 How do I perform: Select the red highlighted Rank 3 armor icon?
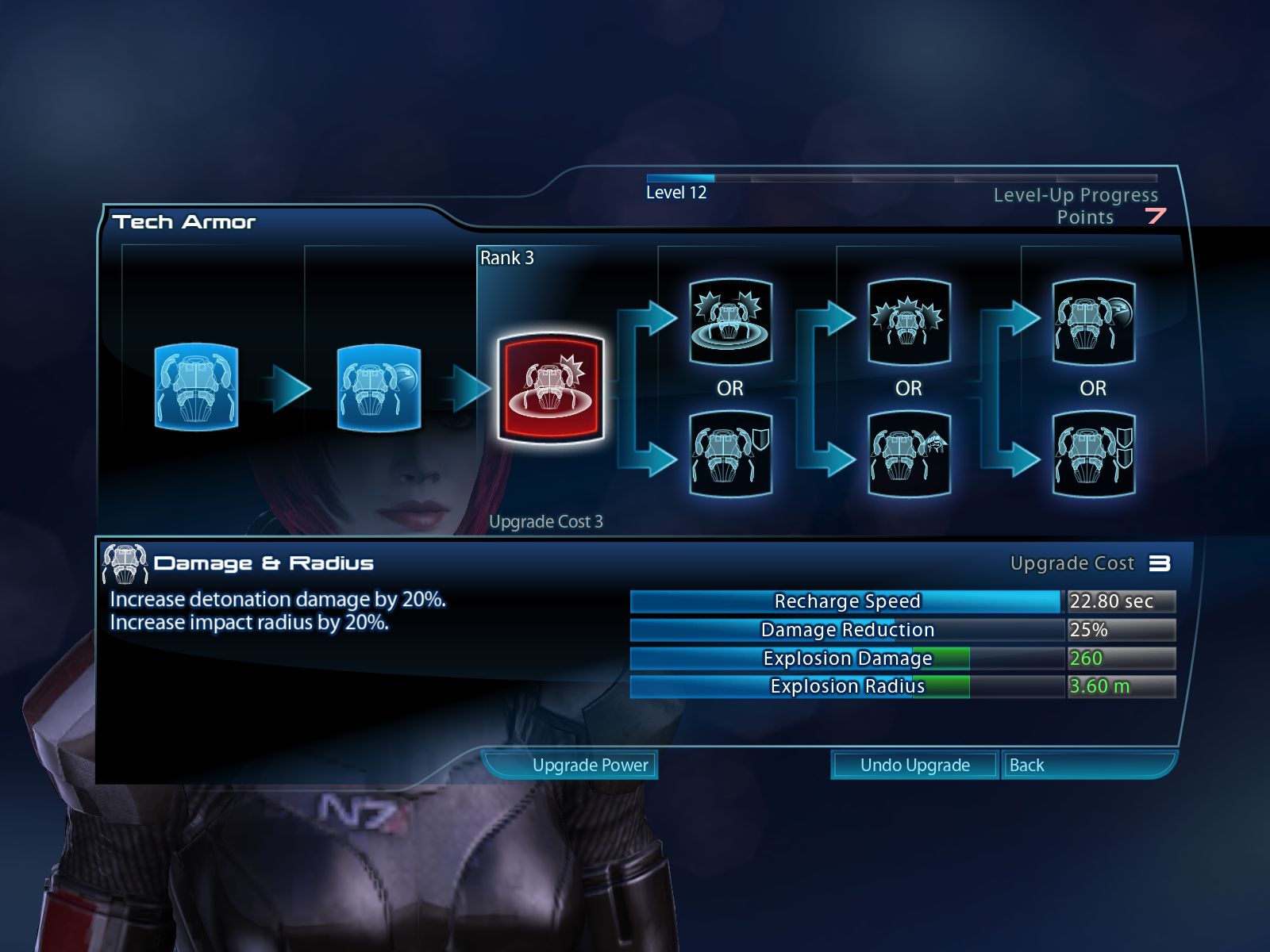click(x=551, y=388)
